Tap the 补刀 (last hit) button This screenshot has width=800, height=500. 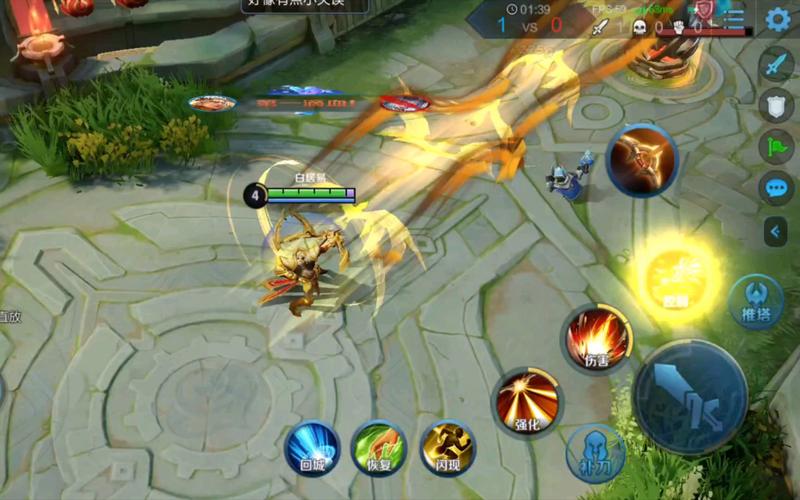[x=596, y=454]
